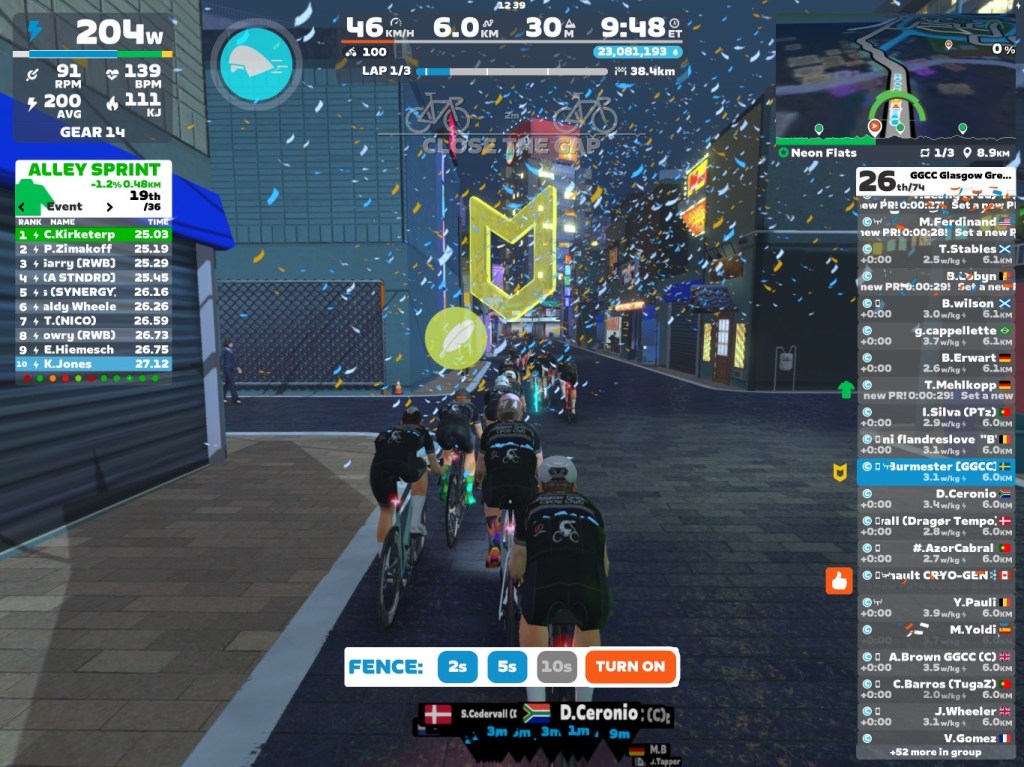This screenshot has height=767, width=1024.
Task: Select the 10s fence option
Action: coord(556,666)
